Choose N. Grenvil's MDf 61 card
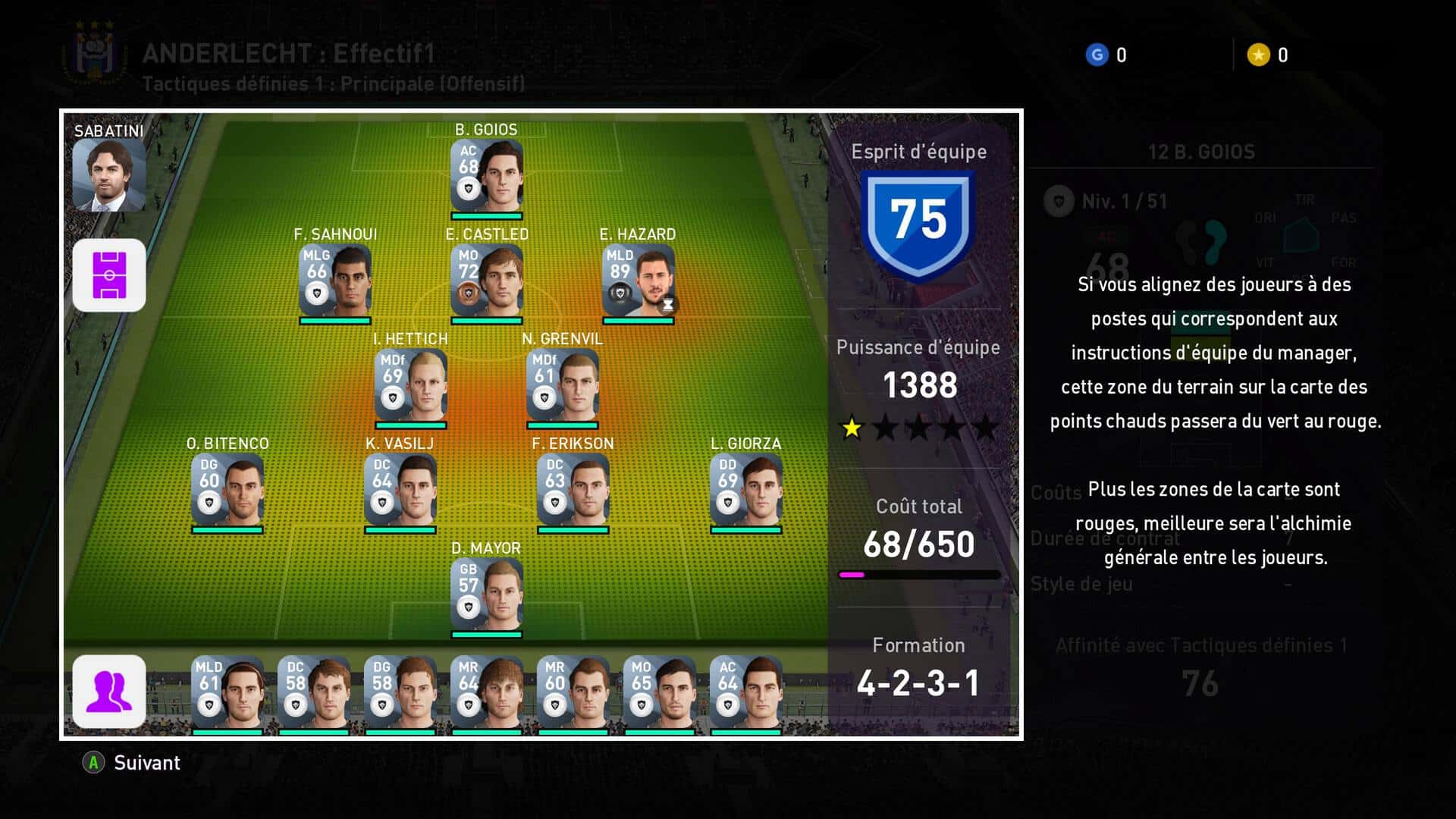 [x=562, y=385]
